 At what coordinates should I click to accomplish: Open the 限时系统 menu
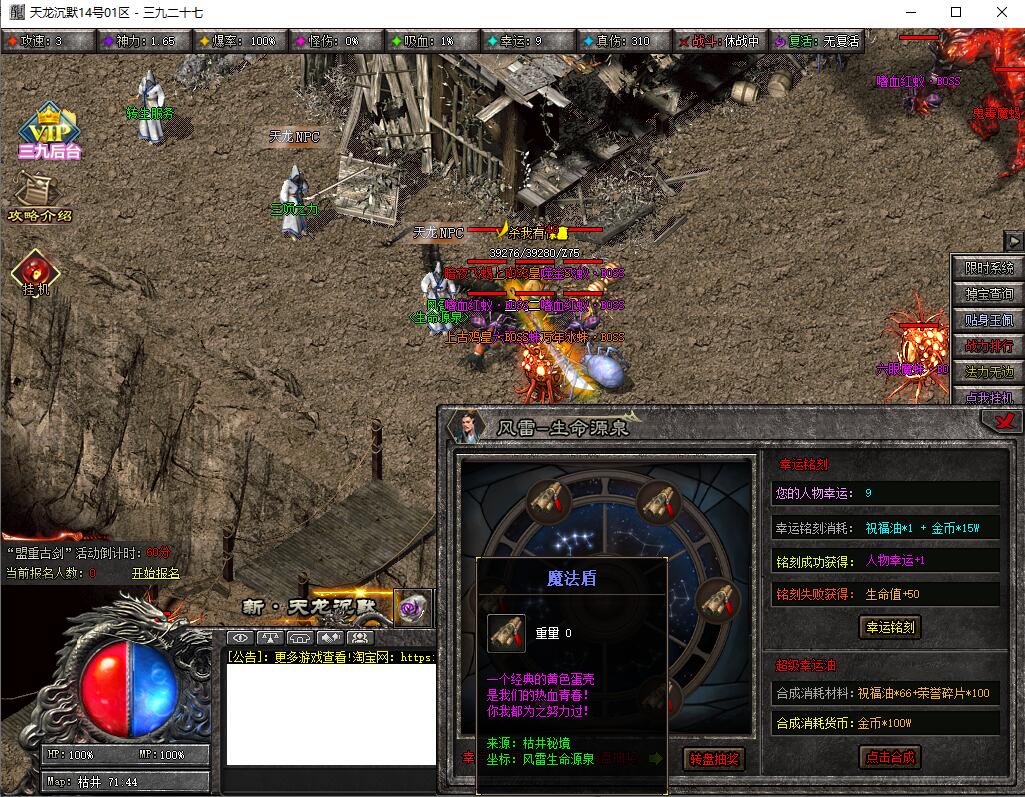coord(989,268)
